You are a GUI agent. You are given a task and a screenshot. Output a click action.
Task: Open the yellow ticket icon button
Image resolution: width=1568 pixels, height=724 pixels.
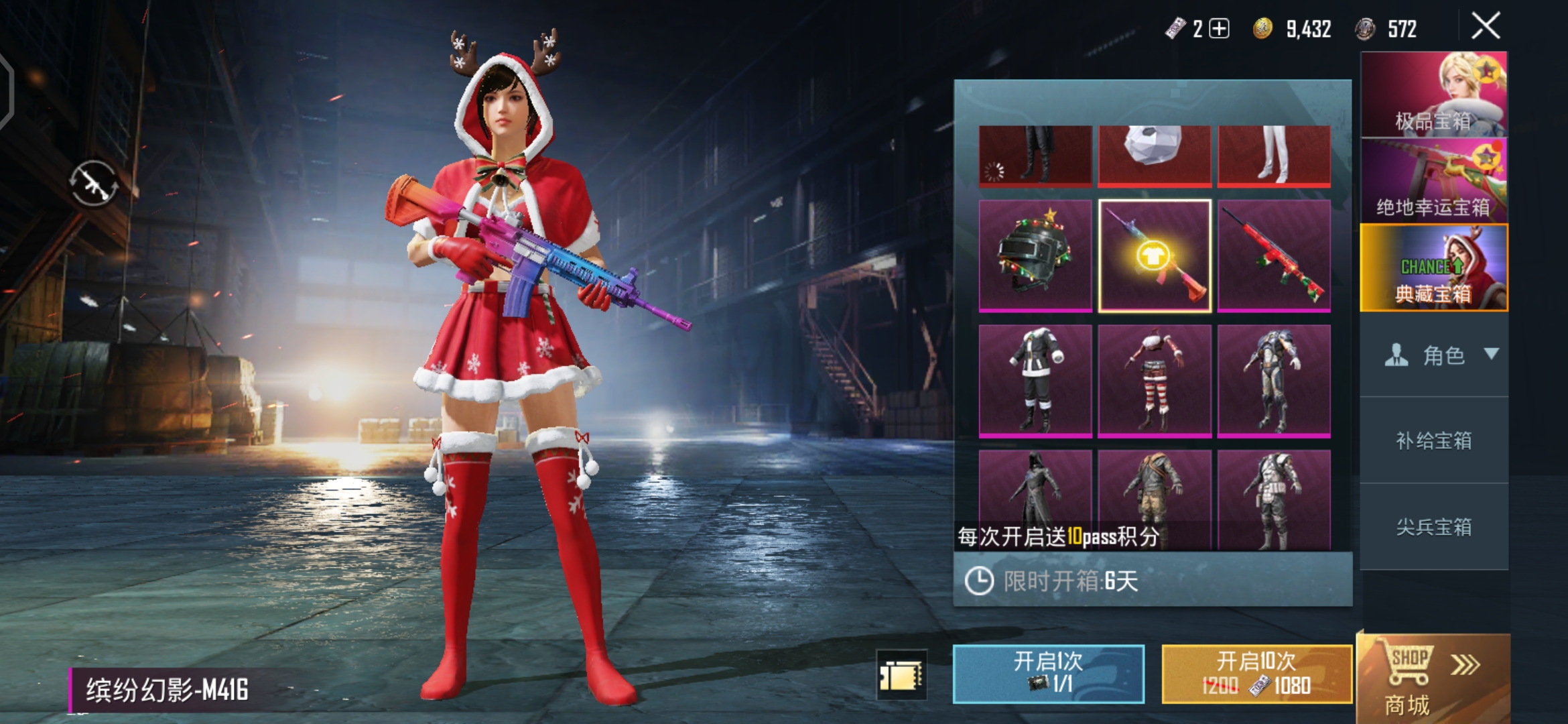pyautogui.click(x=901, y=674)
